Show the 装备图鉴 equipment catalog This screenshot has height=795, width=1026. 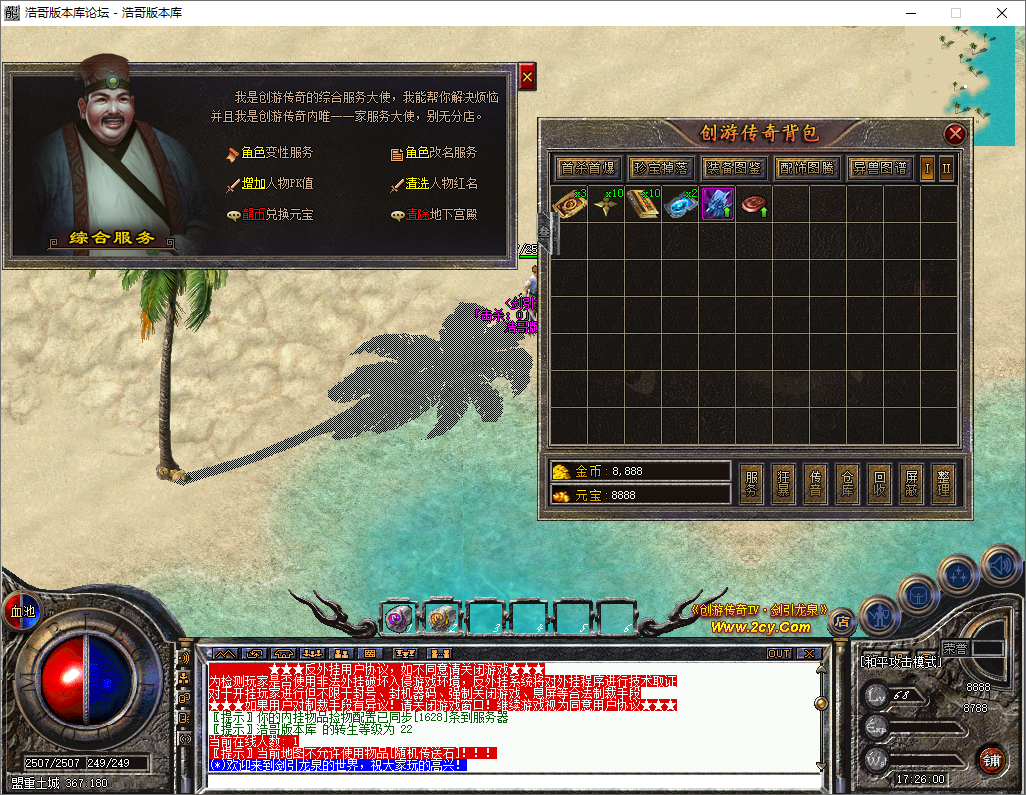(x=734, y=168)
